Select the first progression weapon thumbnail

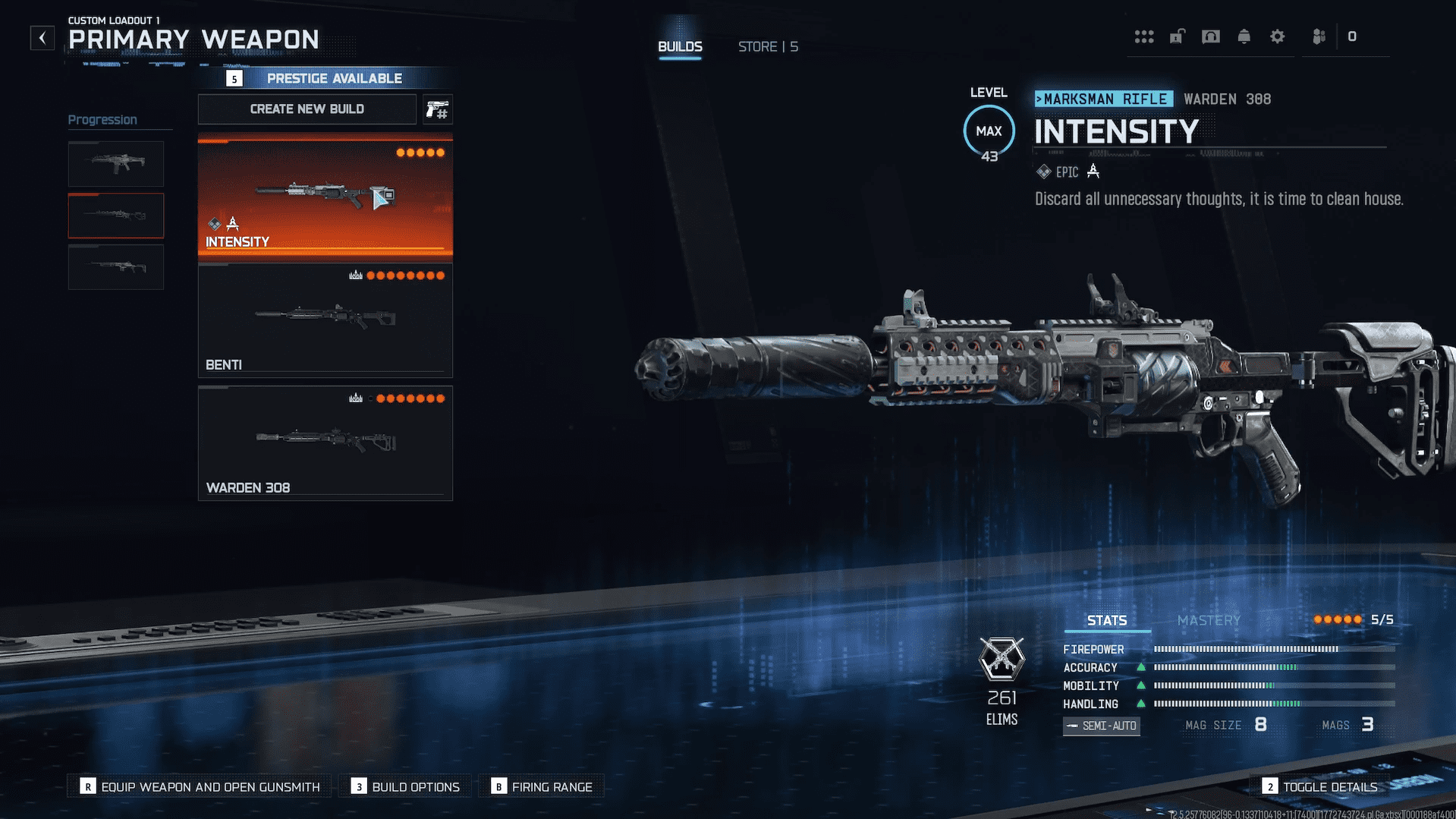coord(116,163)
